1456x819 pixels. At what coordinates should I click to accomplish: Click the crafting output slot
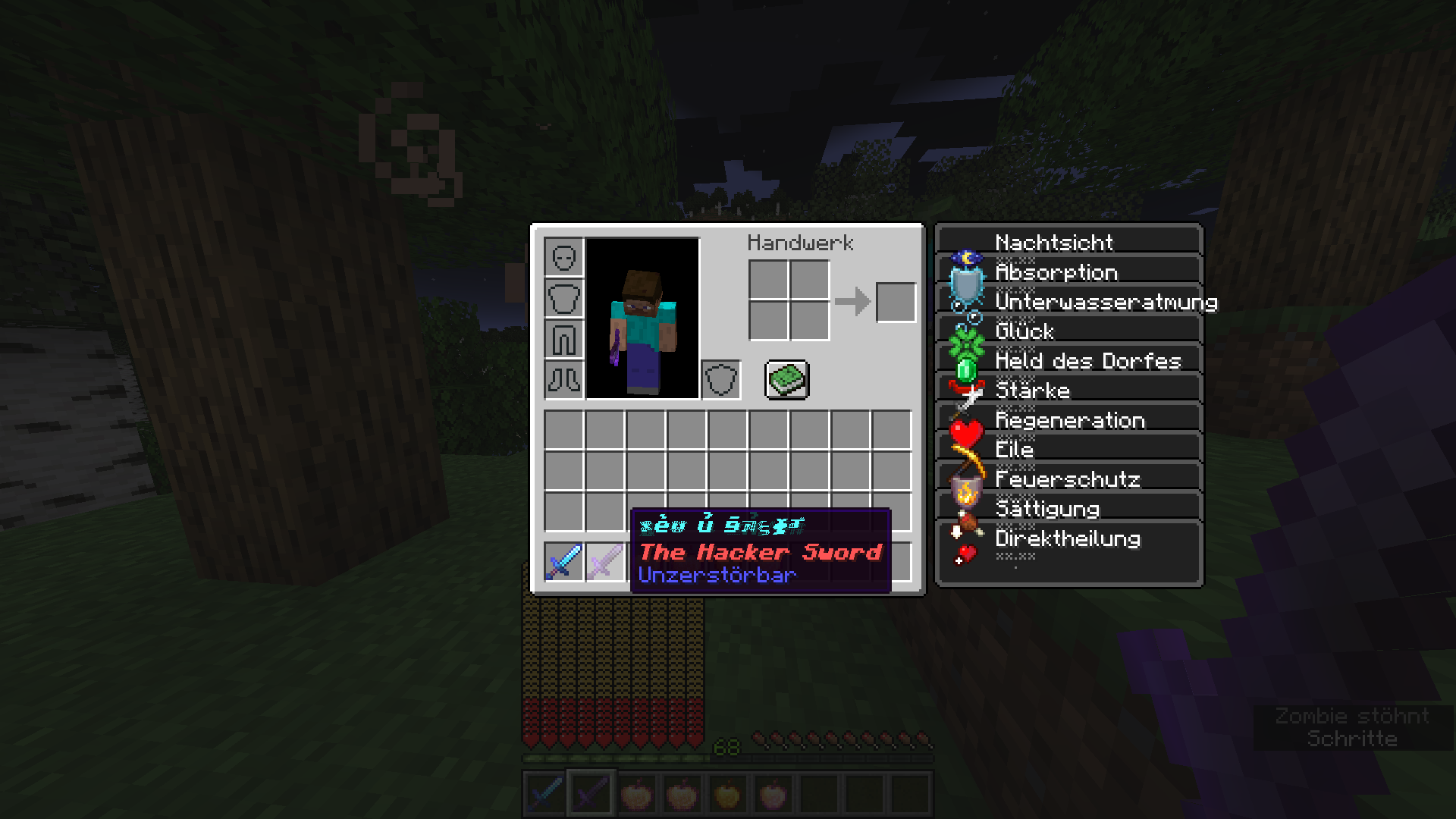895,301
